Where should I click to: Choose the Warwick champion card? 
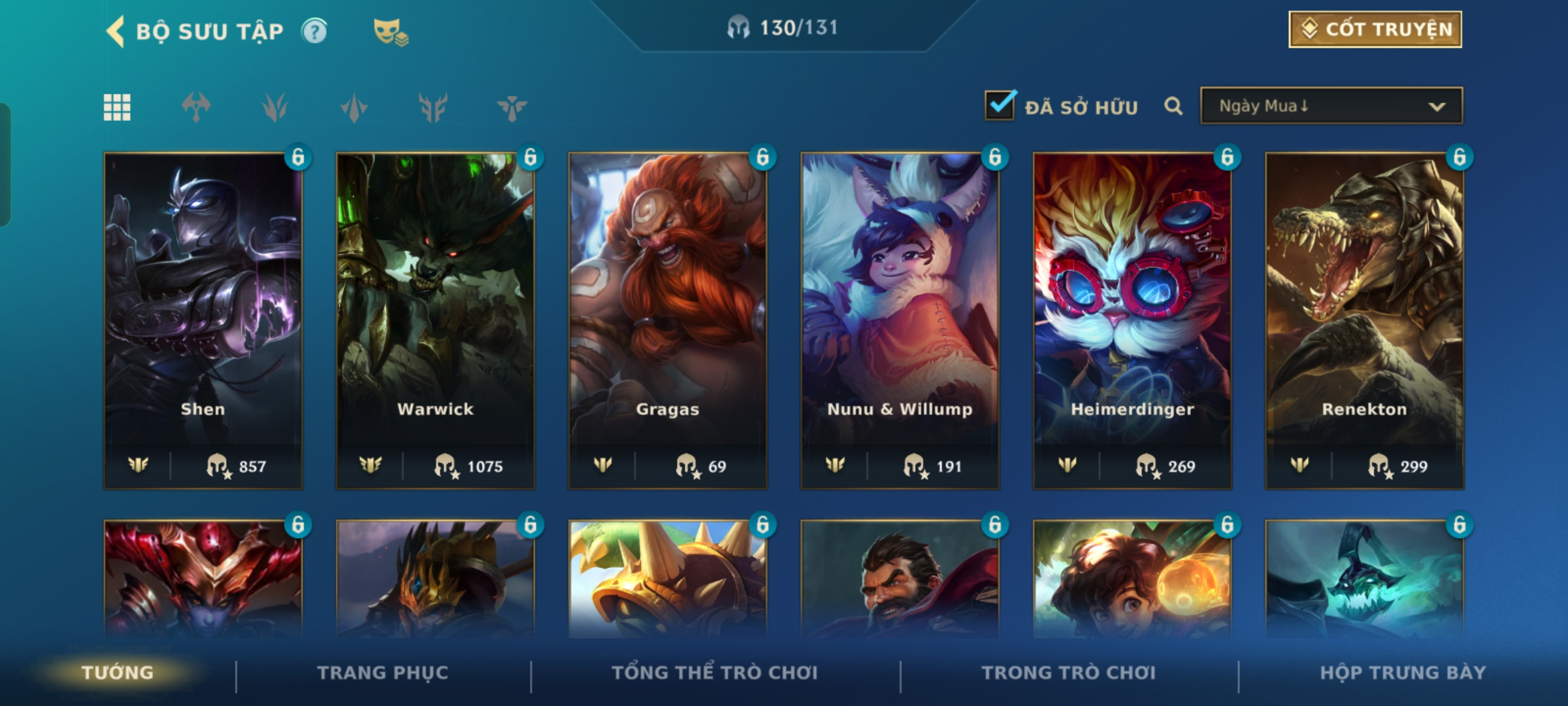click(x=435, y=320)
